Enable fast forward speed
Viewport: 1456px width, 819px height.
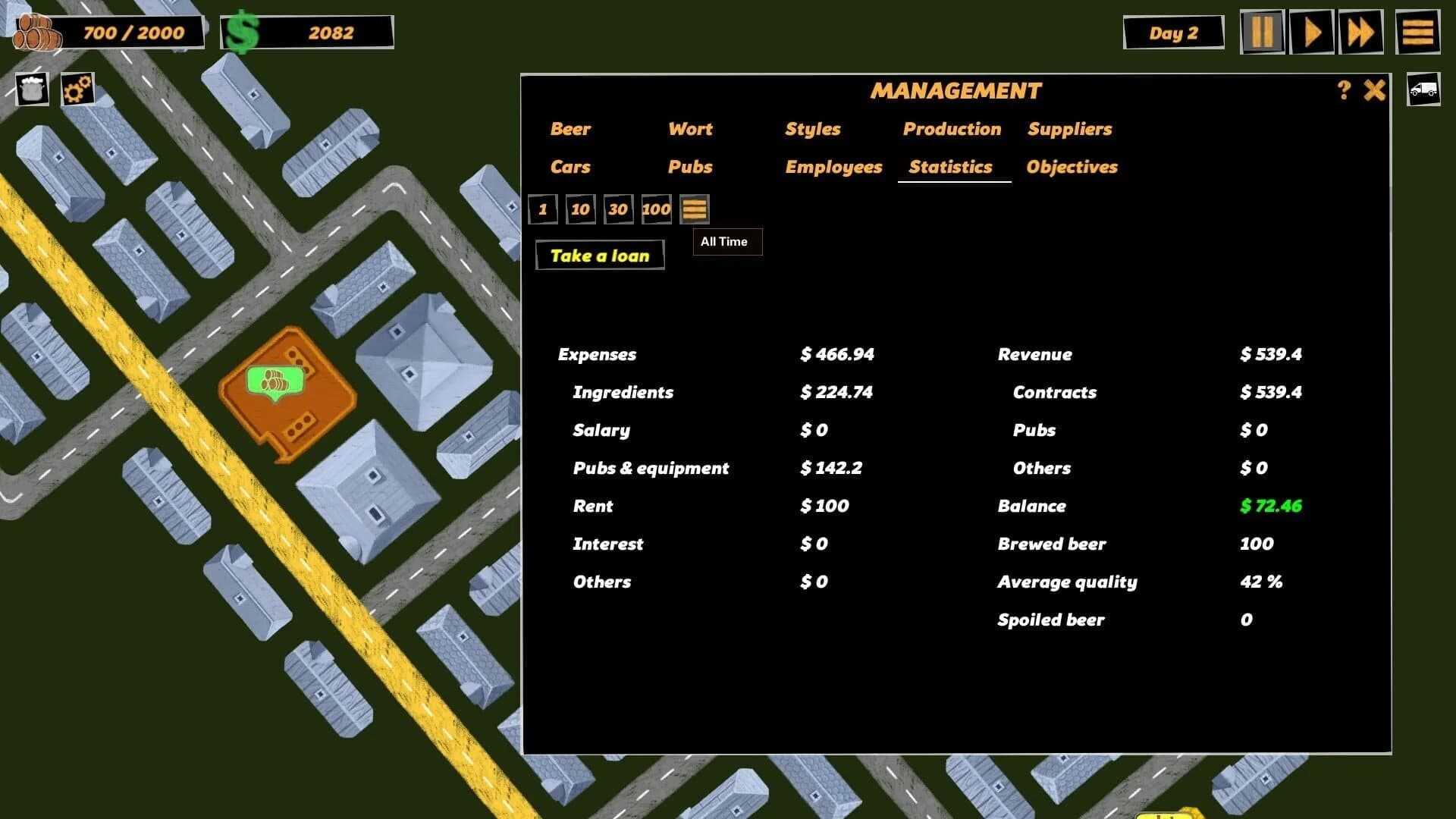pyautogui.click(x=1361, y=32)
